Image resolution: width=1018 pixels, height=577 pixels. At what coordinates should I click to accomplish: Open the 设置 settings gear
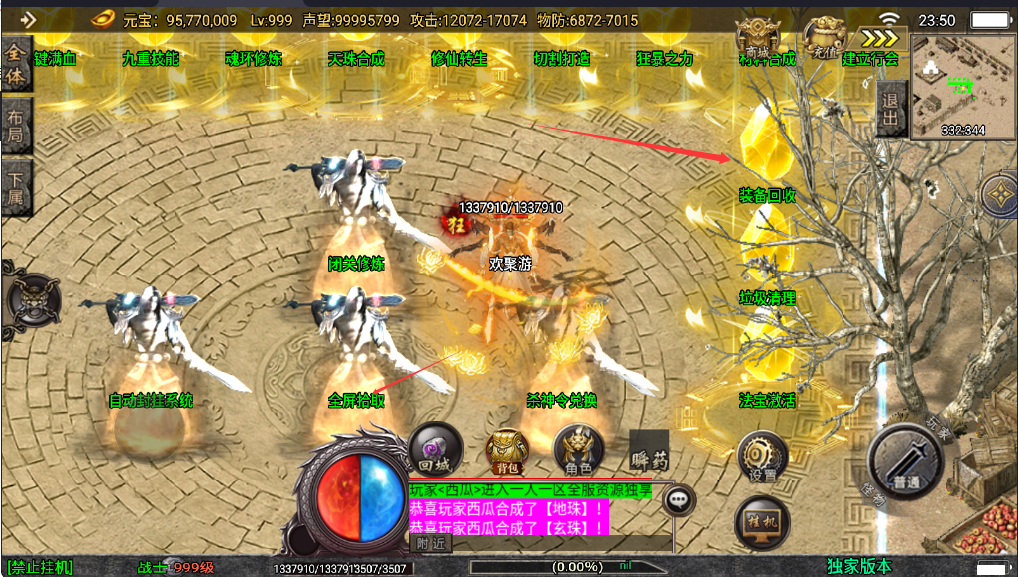click(762, 458)
